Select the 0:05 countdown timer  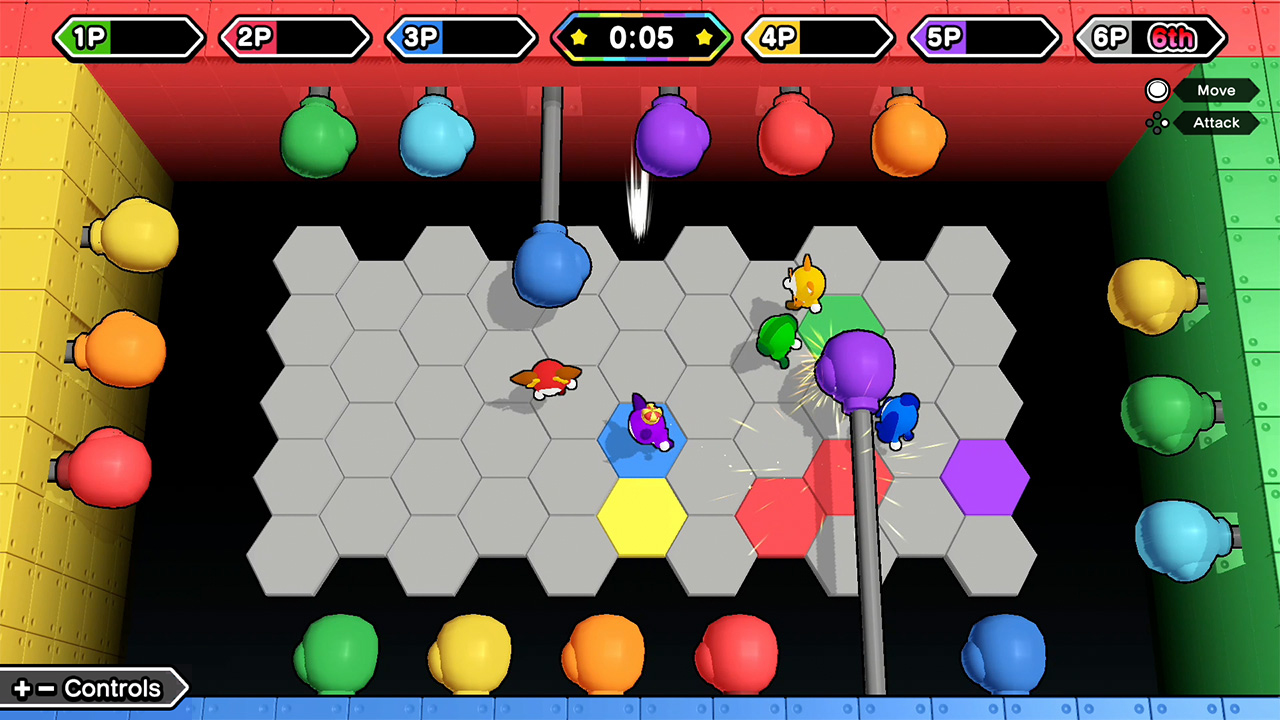tap(640, 39)
